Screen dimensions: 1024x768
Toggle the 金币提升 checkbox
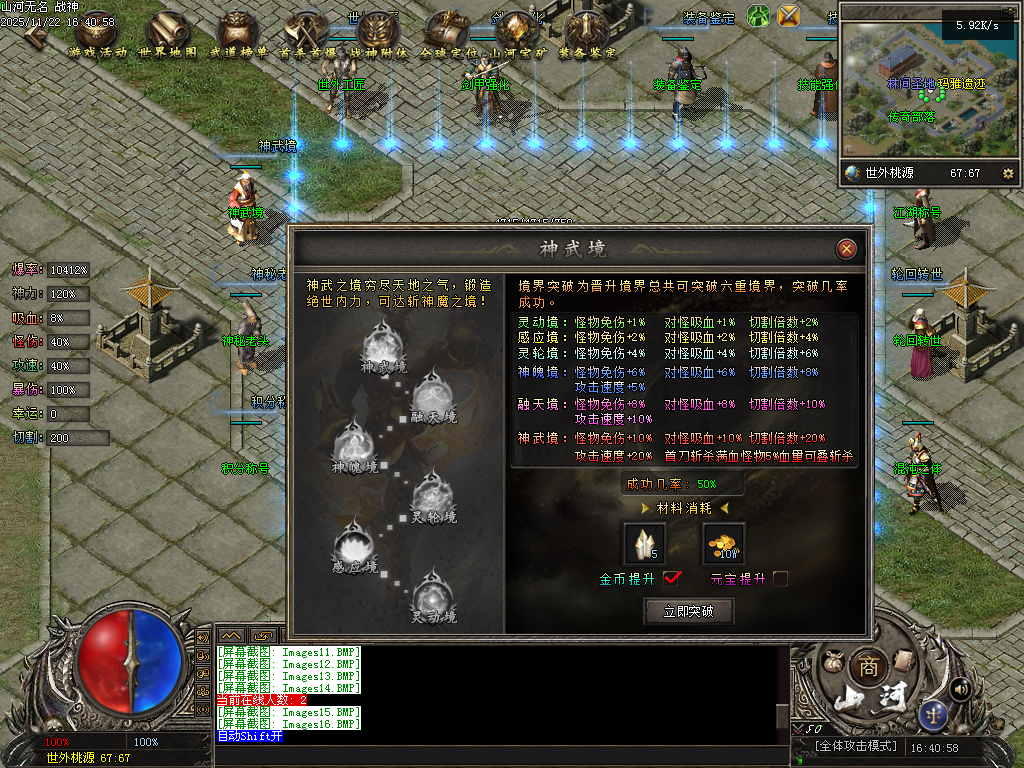(672, 578)
